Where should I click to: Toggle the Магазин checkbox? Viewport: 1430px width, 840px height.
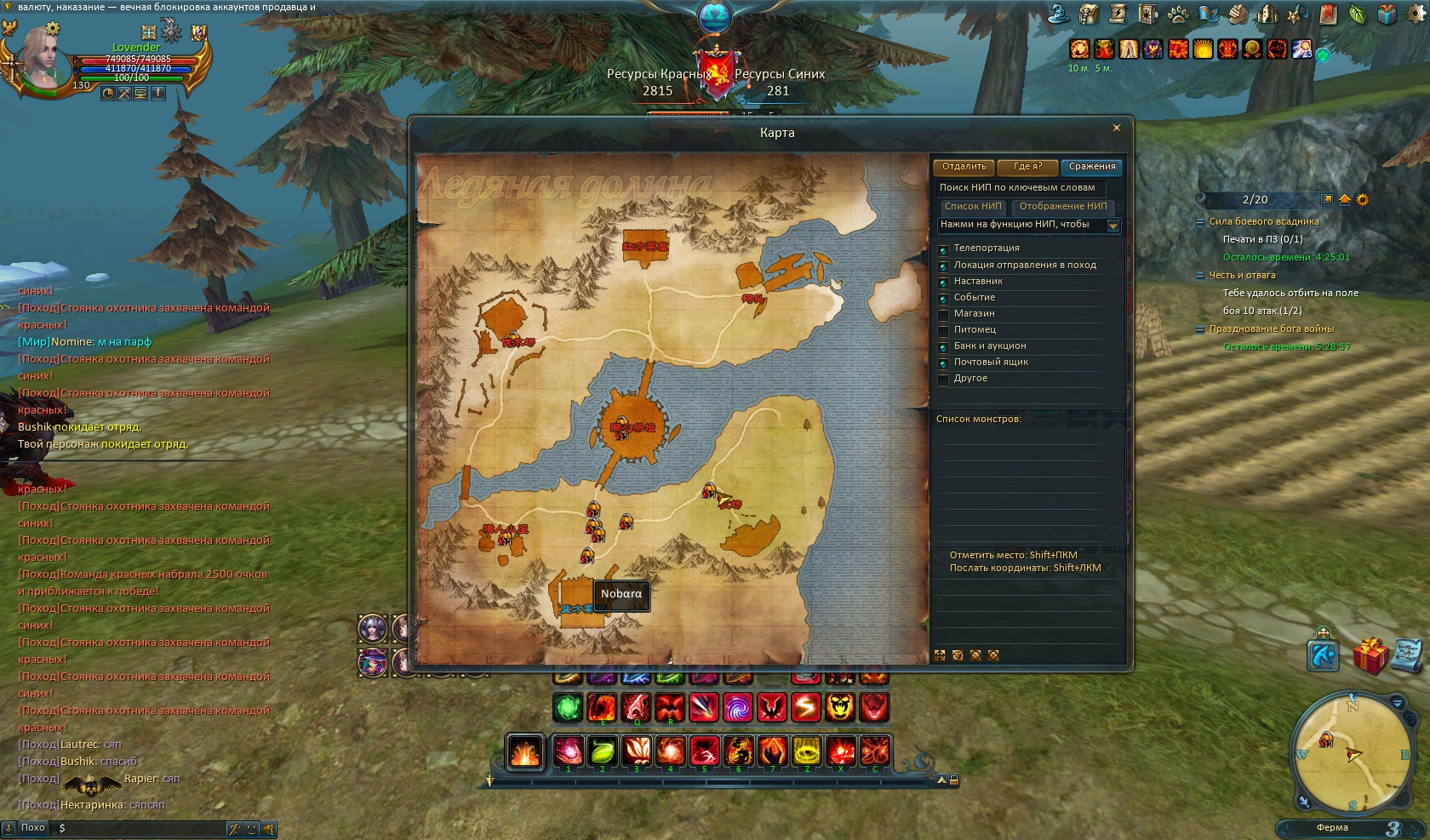click(x=943, y=315)
